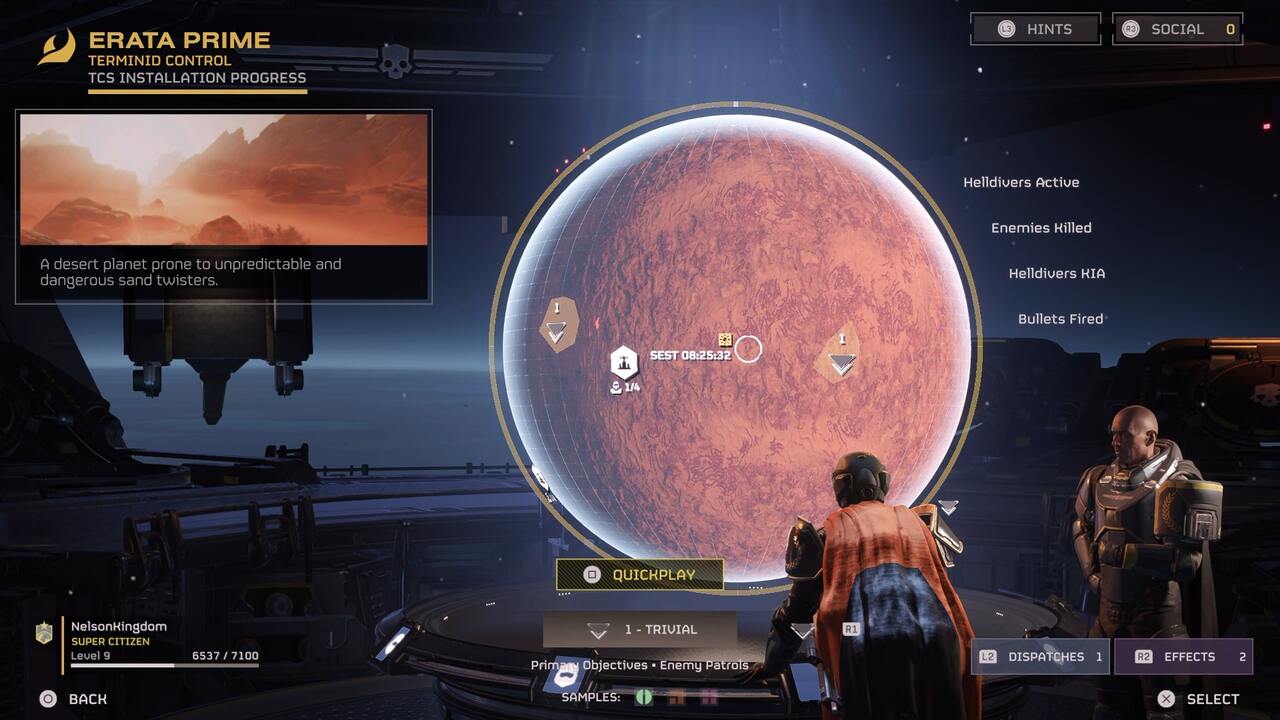The width and height of the screenshot is (1280, 720).
Task: Click the Back option
Action: [x=74, y=699]
